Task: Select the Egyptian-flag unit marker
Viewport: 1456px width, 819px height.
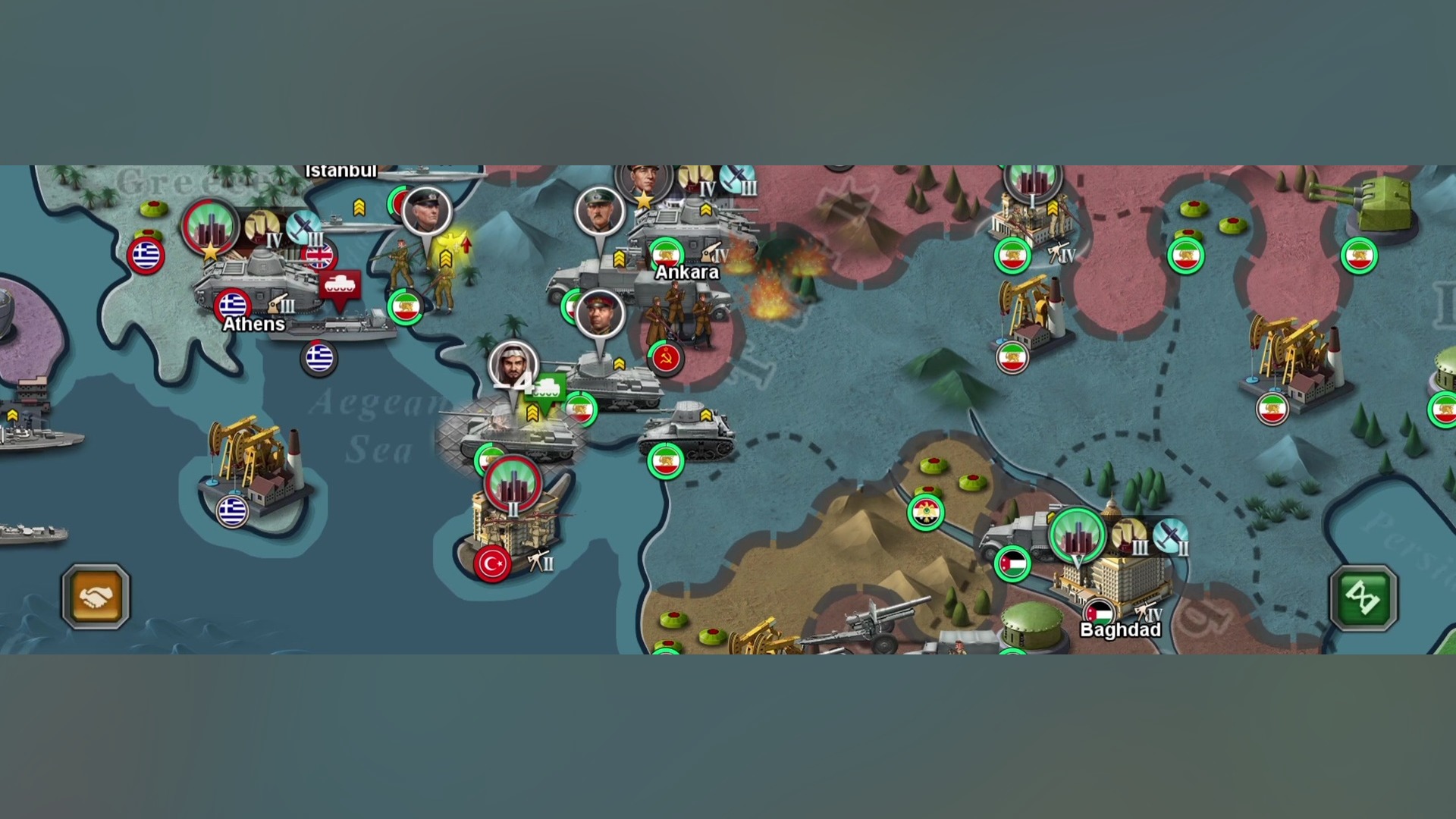Action: click(926, 513)
